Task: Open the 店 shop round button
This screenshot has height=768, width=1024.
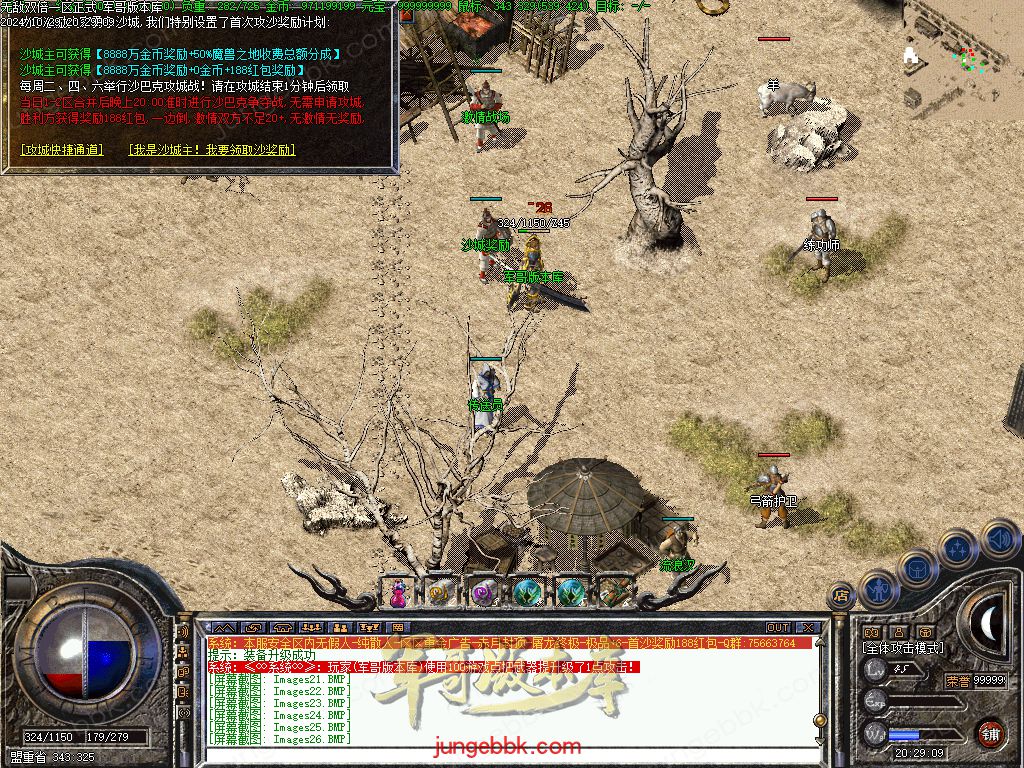Action: [x=841, y=596]
